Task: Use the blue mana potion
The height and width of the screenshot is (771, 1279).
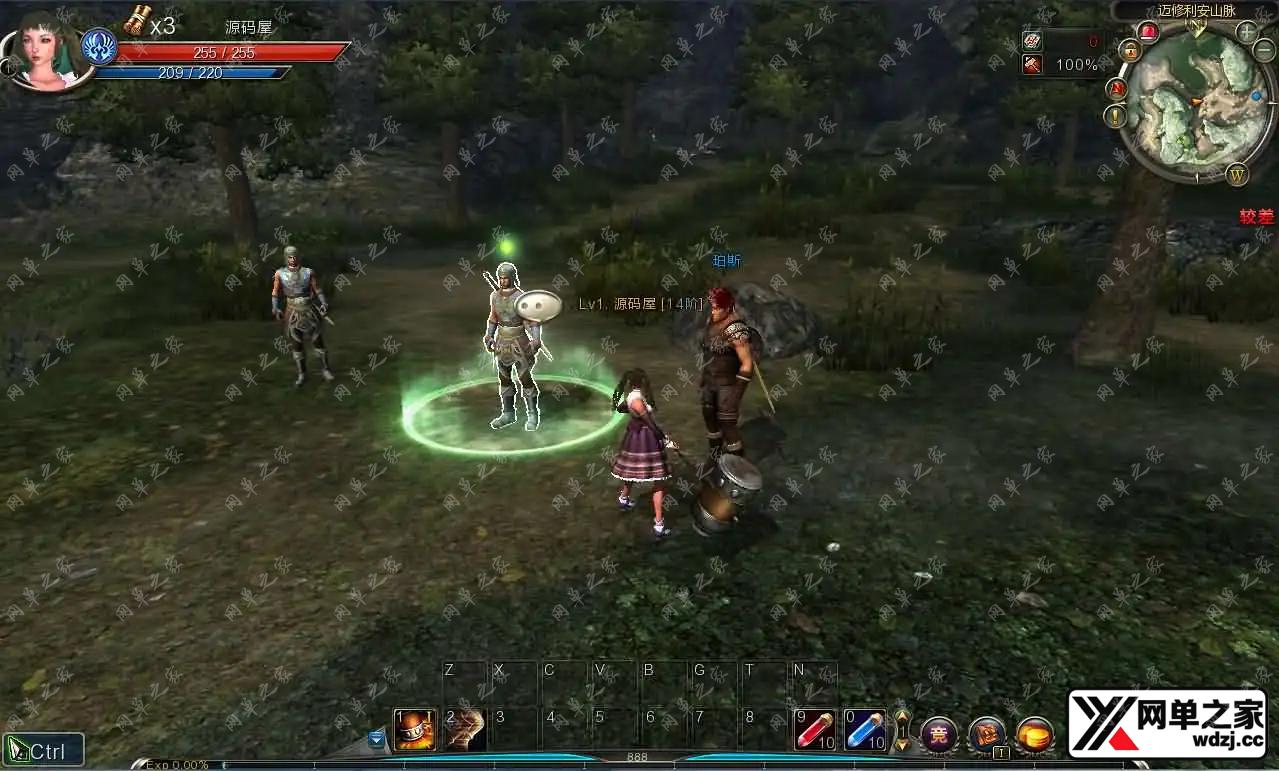Action: pyautogui.click(x=865, y=730)
